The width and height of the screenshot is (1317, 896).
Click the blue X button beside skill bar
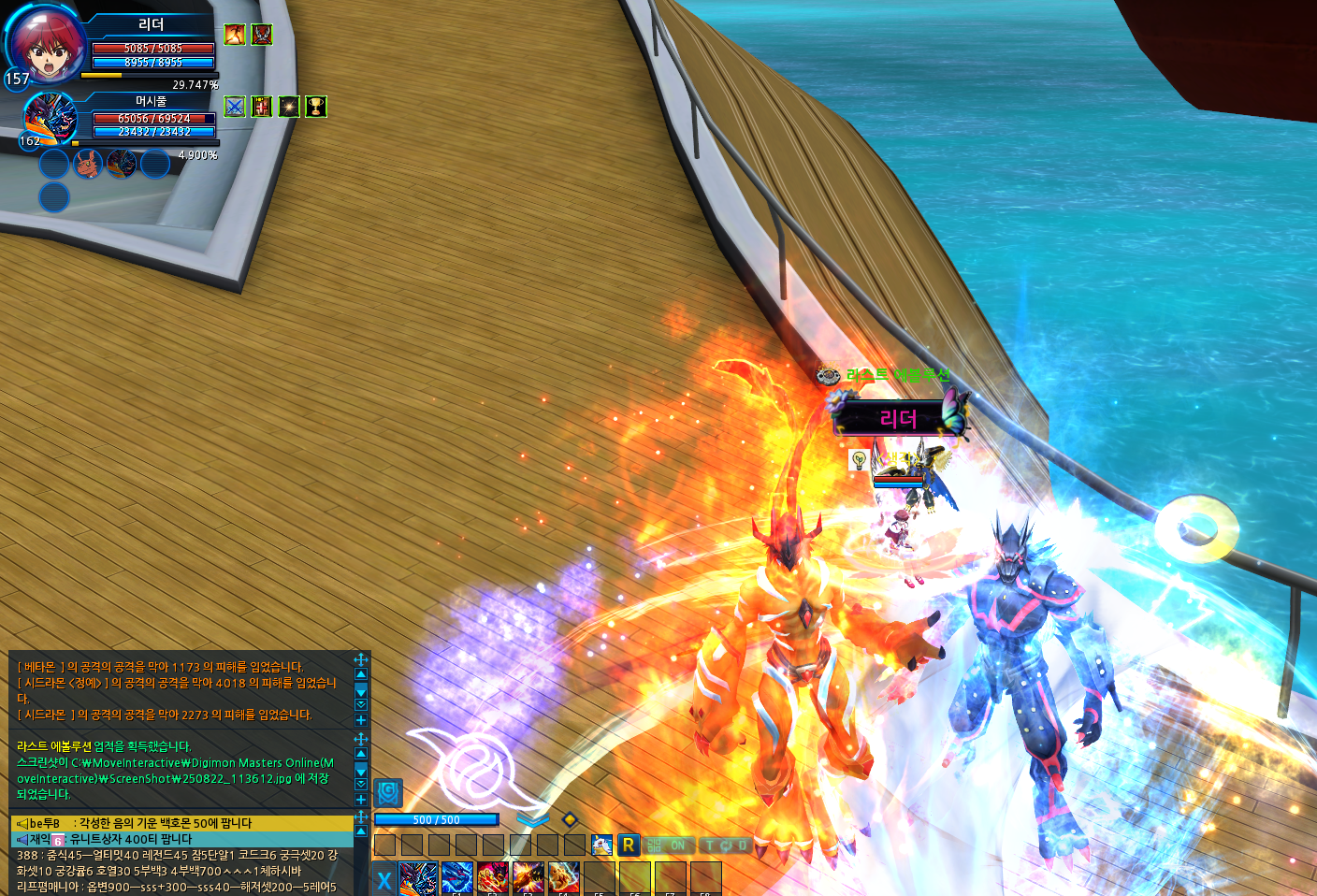pos(384,880)
